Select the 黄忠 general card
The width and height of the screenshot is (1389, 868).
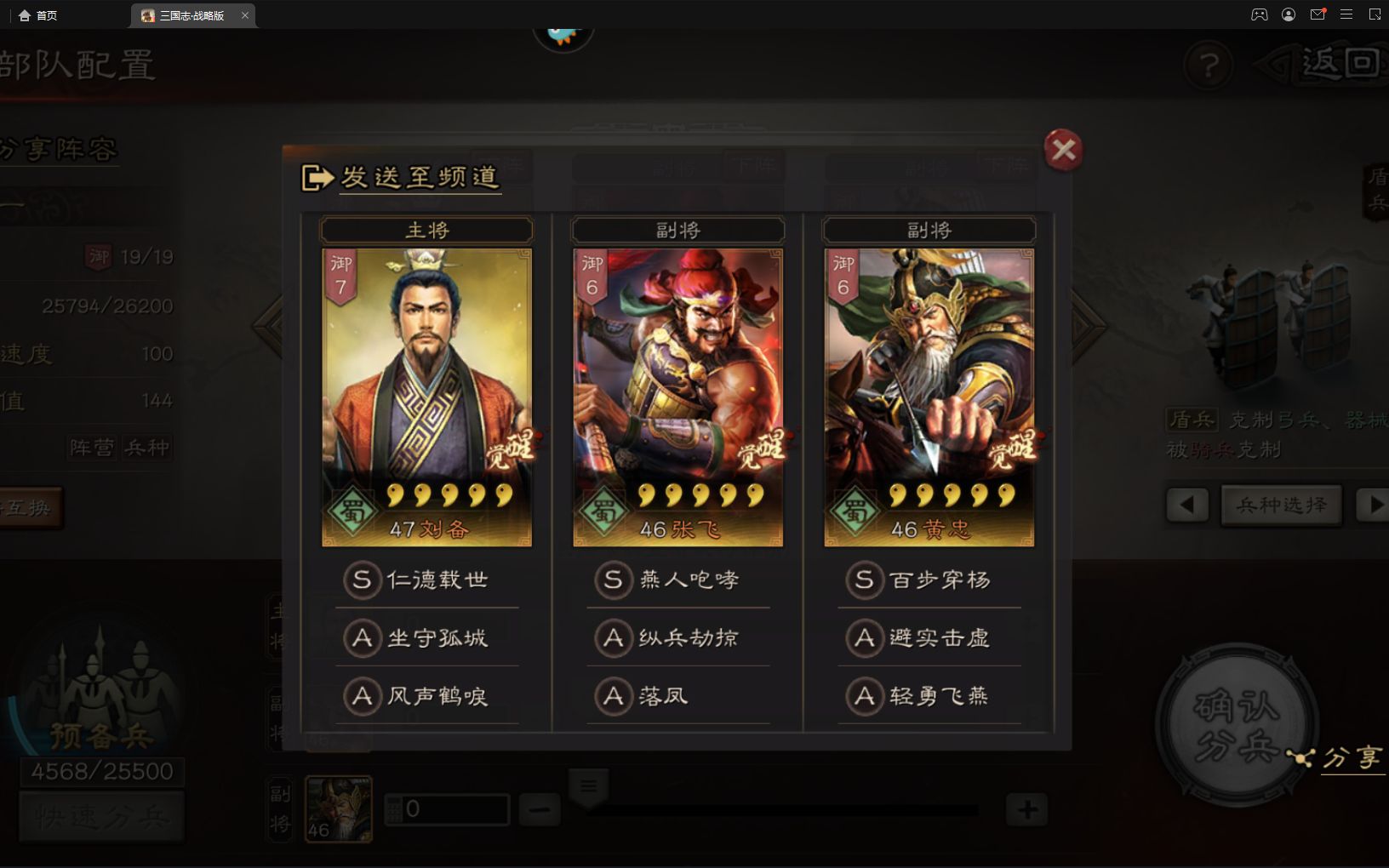(929, 397)
